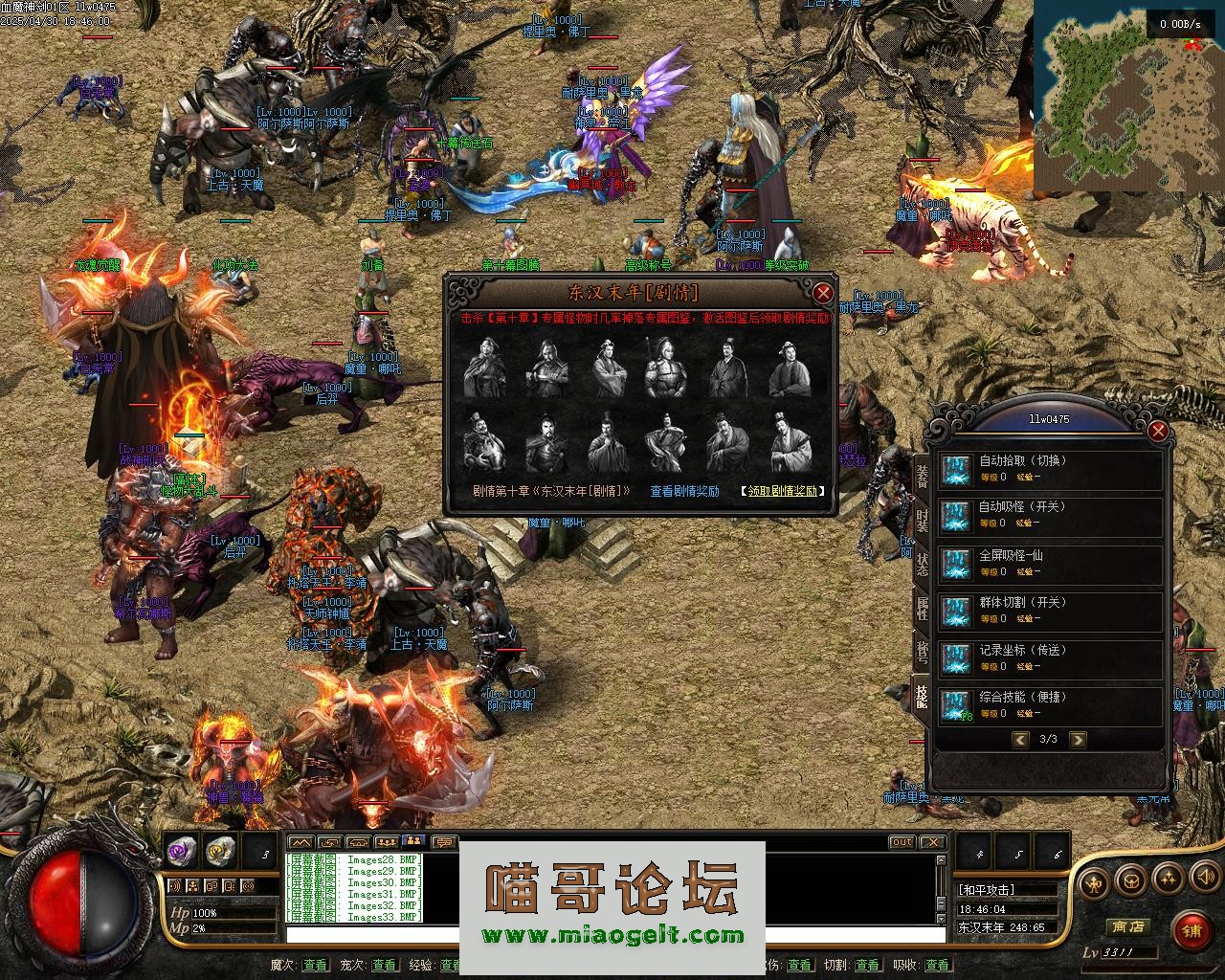Open the 商店 shop
The height and width of the screenshot is (980, 1225).
click(x=1126, y=926)
